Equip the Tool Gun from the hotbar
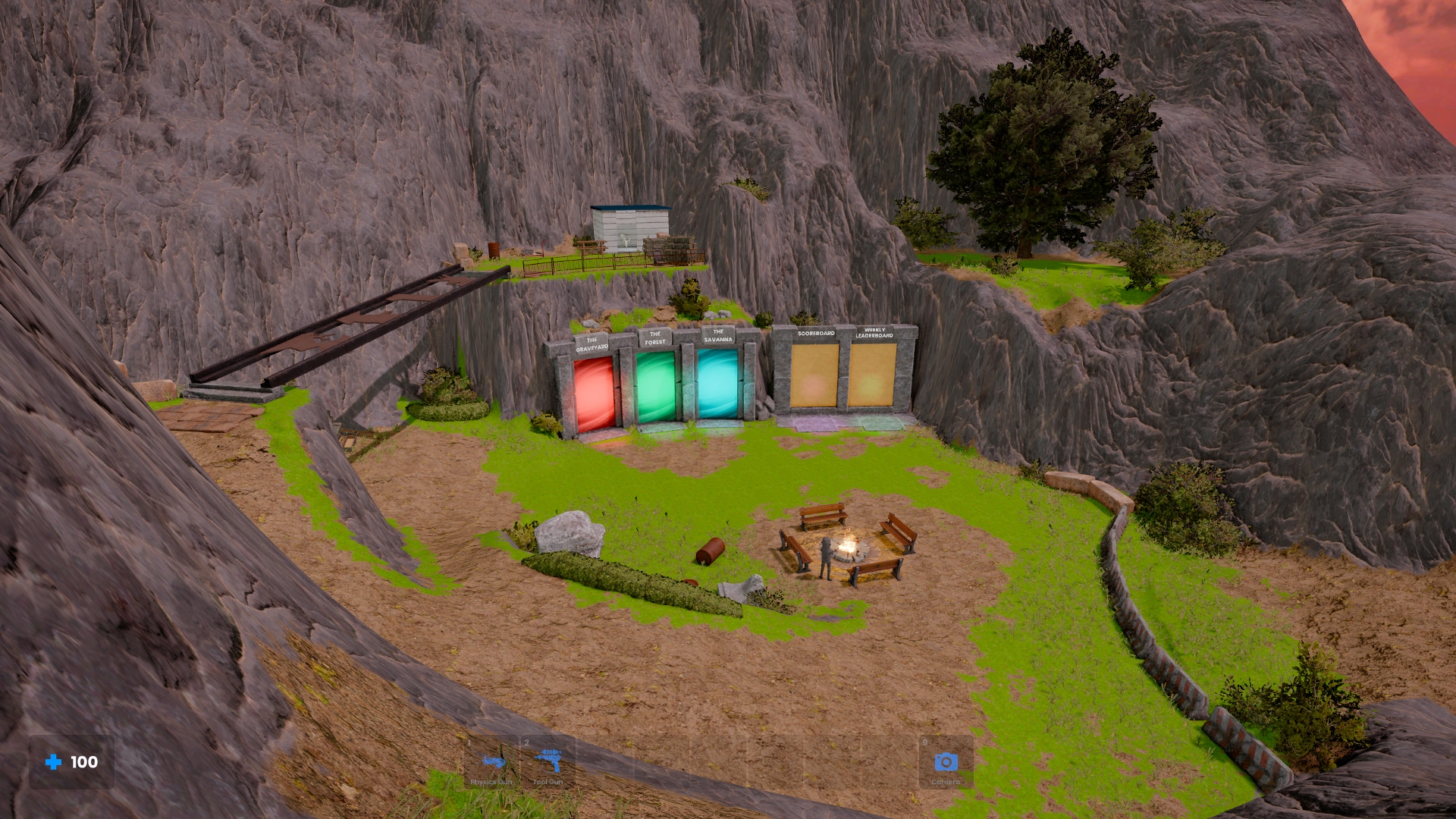Viewport: 1456px width, 819px height. (548, 763)
